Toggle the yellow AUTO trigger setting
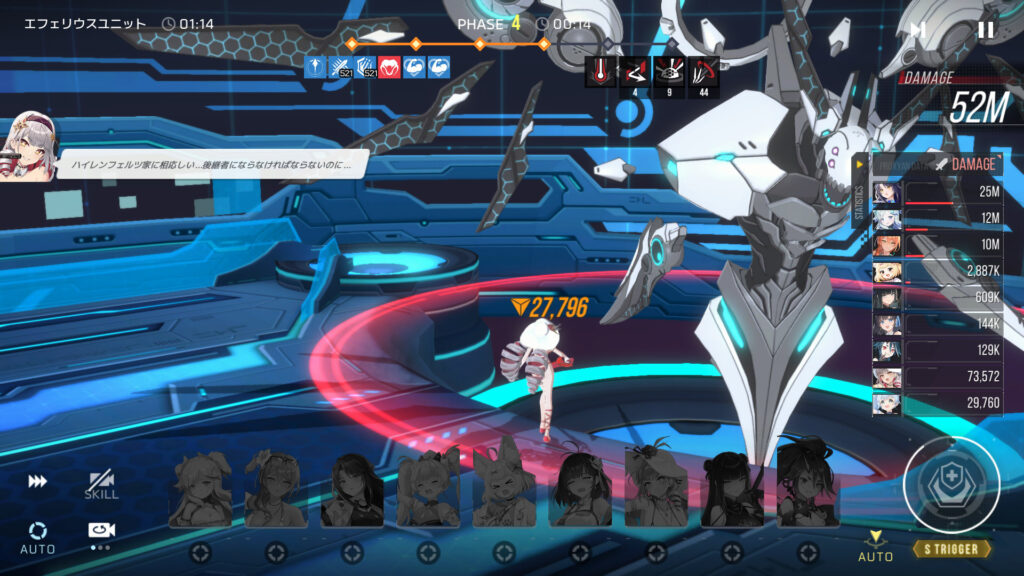1024x576 pixels. (x=876, y=547)
